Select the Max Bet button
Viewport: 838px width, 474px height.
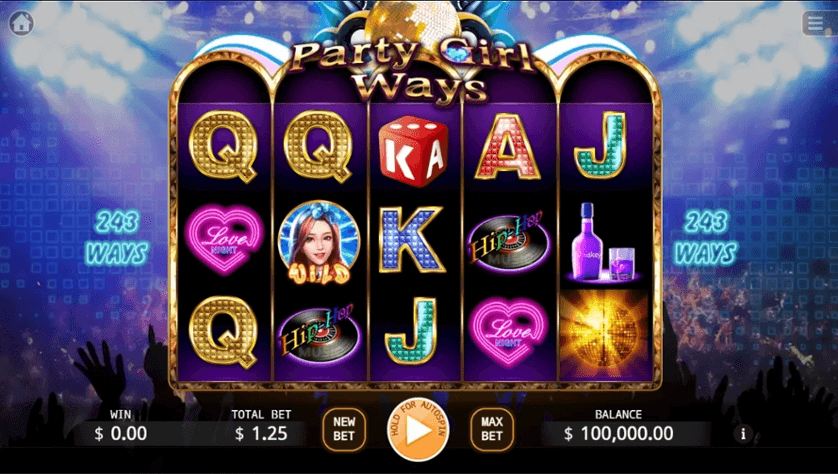491,429
